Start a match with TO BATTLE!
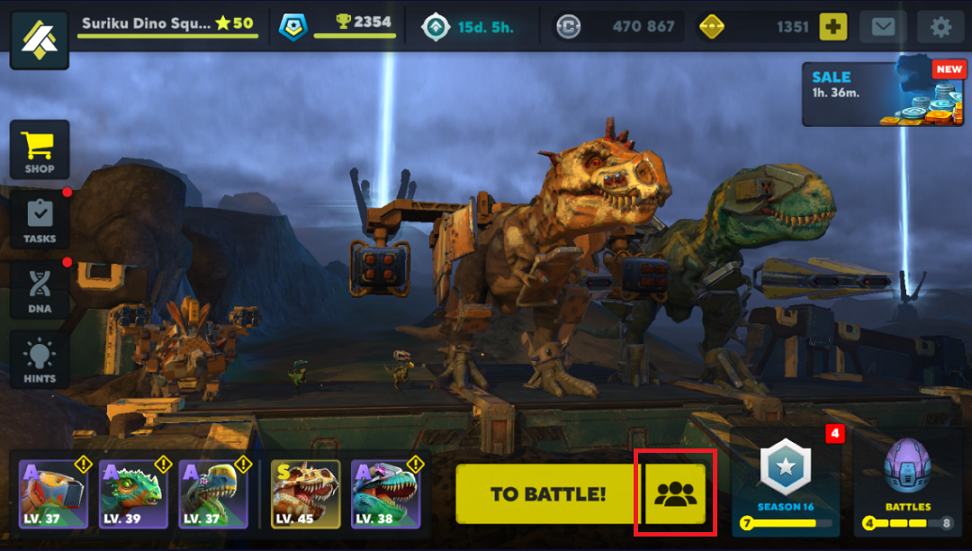 click(547, 494)
